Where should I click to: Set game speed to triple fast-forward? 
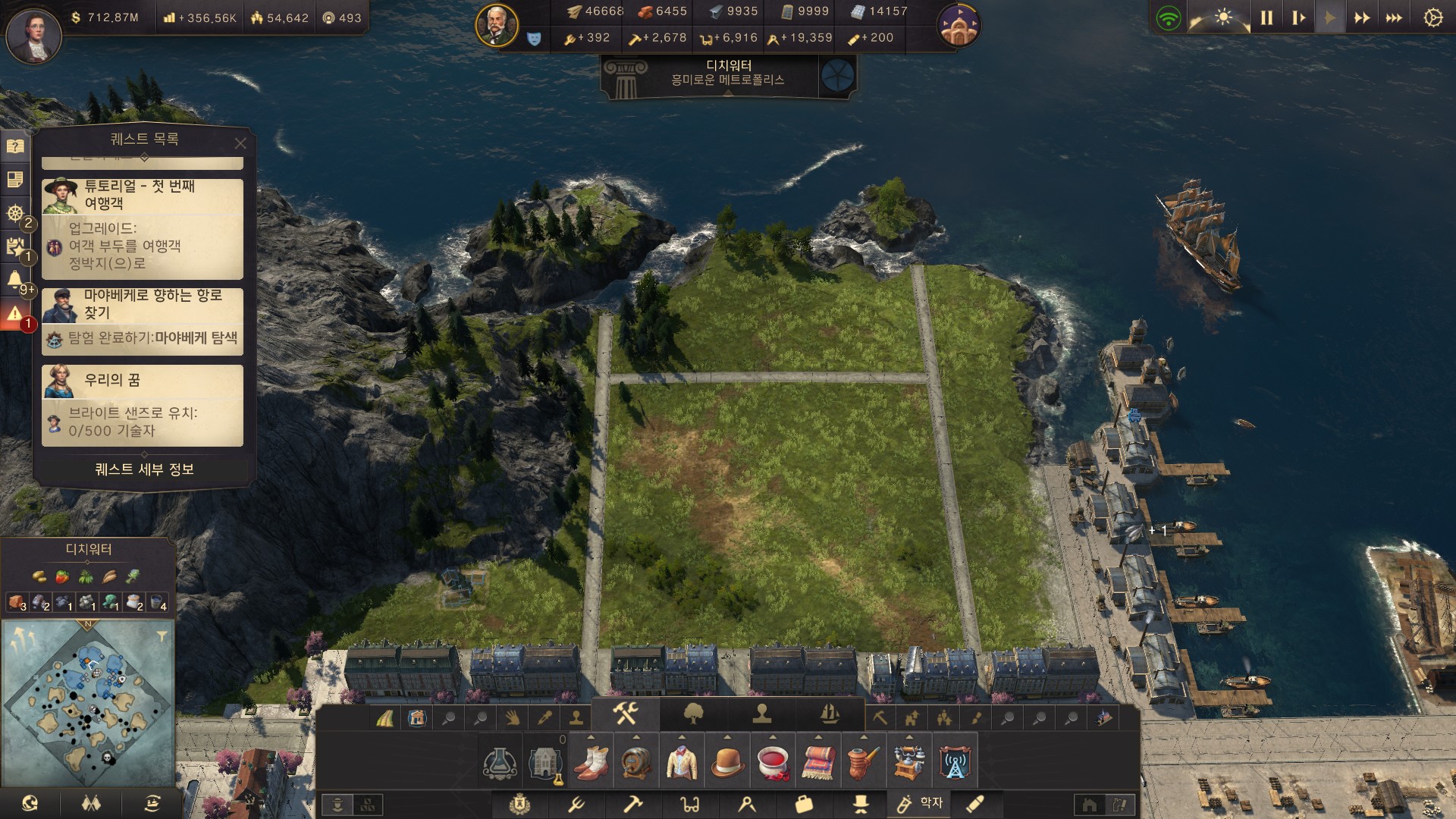click(1394, 18)
